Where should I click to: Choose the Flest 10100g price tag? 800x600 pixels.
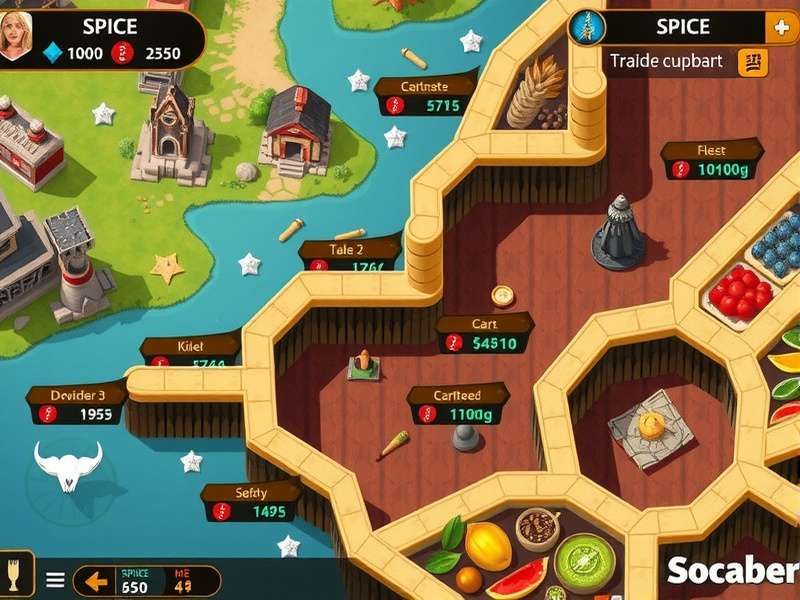(711, 160)
